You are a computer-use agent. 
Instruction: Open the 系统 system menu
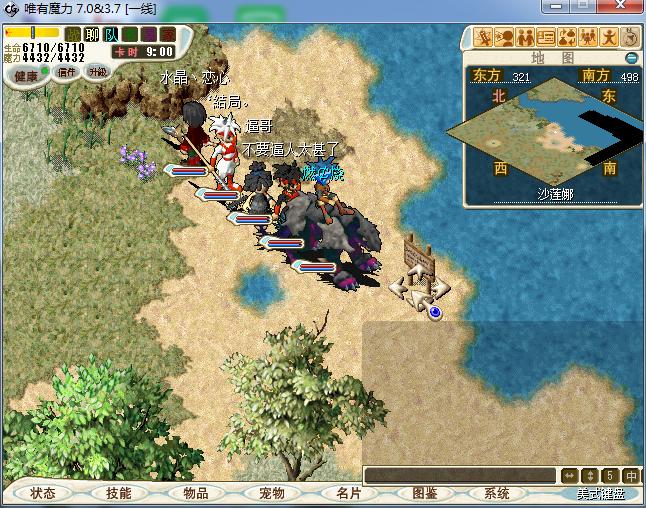pyautogui.click(x=497, y=493)
